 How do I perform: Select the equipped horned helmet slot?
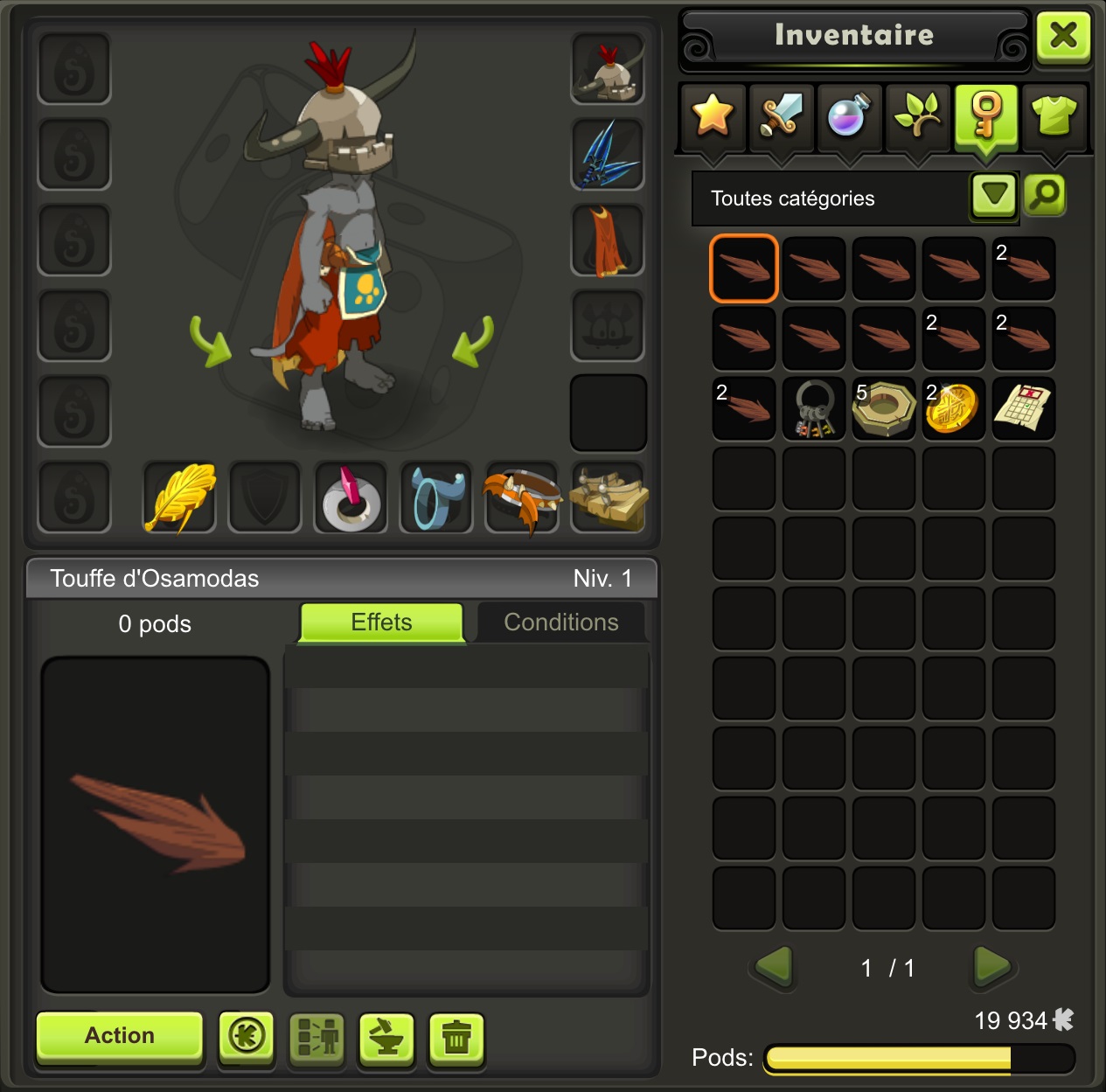tap(608, 68)
